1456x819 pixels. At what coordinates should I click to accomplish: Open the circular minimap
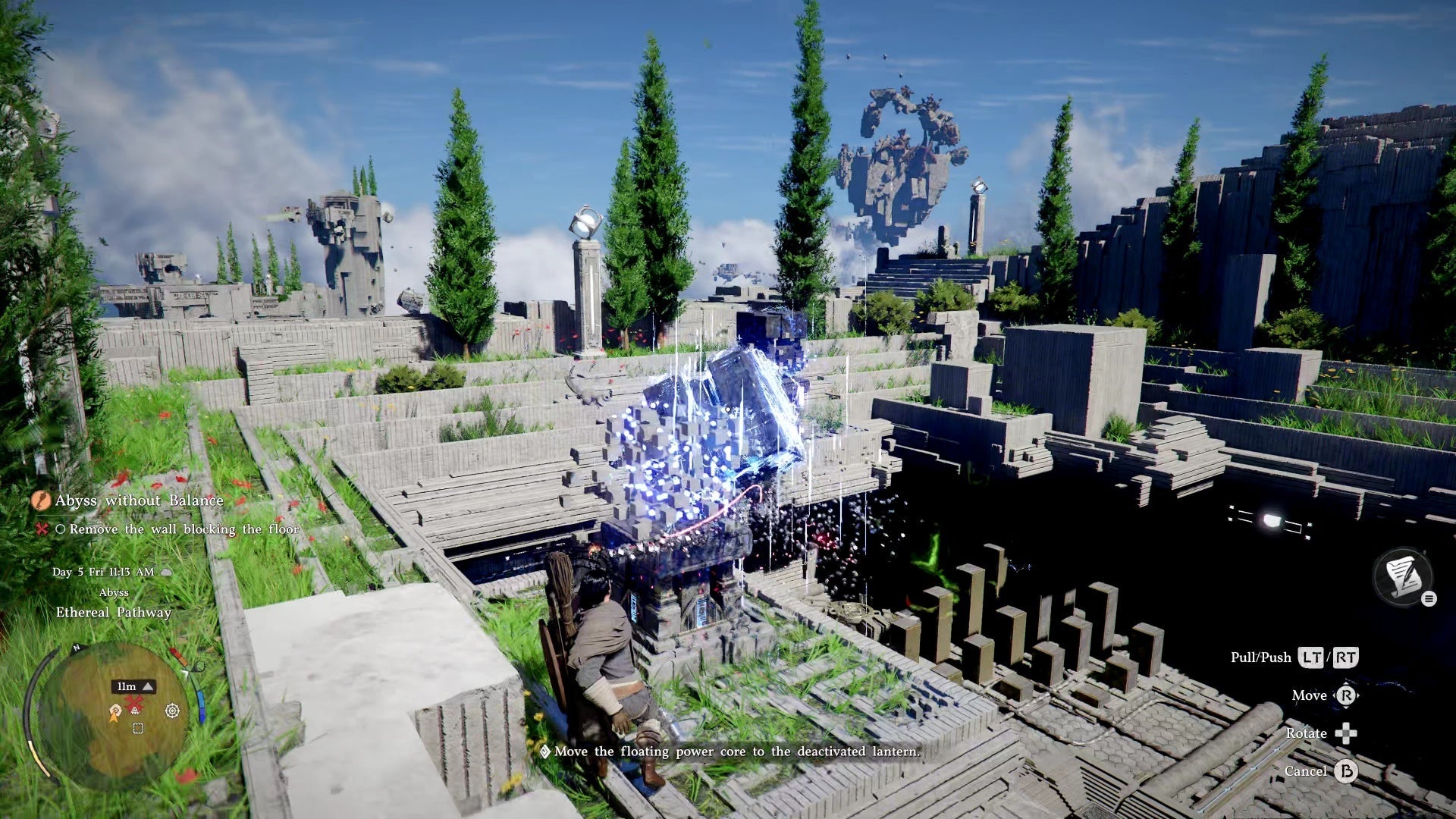pos(114,713)
